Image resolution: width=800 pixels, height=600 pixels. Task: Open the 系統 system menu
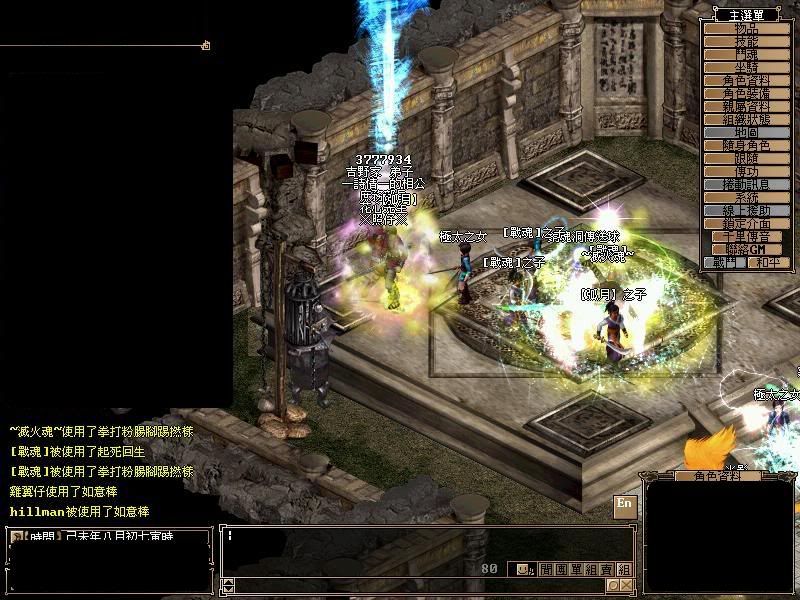745,197
